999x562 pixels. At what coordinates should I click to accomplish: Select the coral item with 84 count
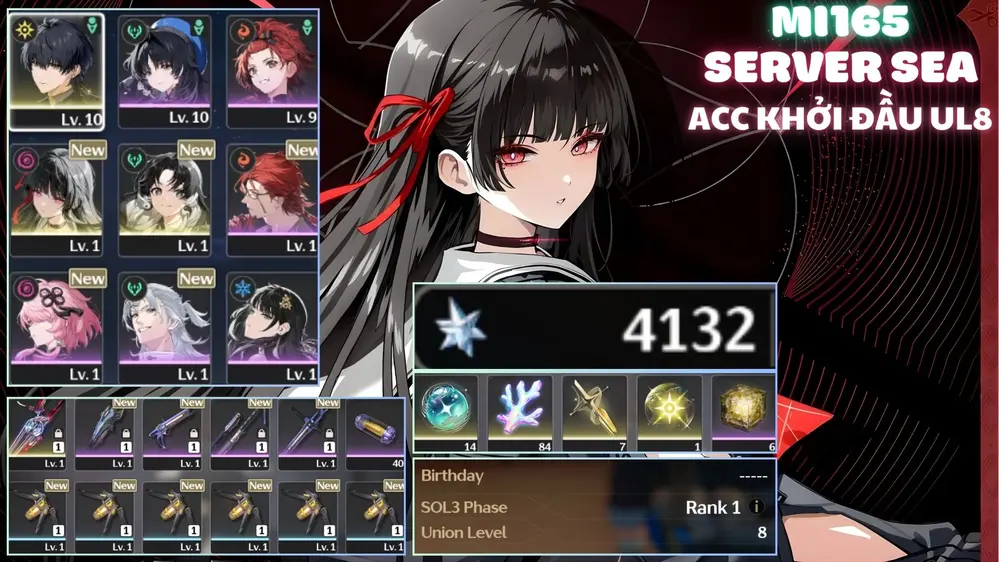pos(520,410)
